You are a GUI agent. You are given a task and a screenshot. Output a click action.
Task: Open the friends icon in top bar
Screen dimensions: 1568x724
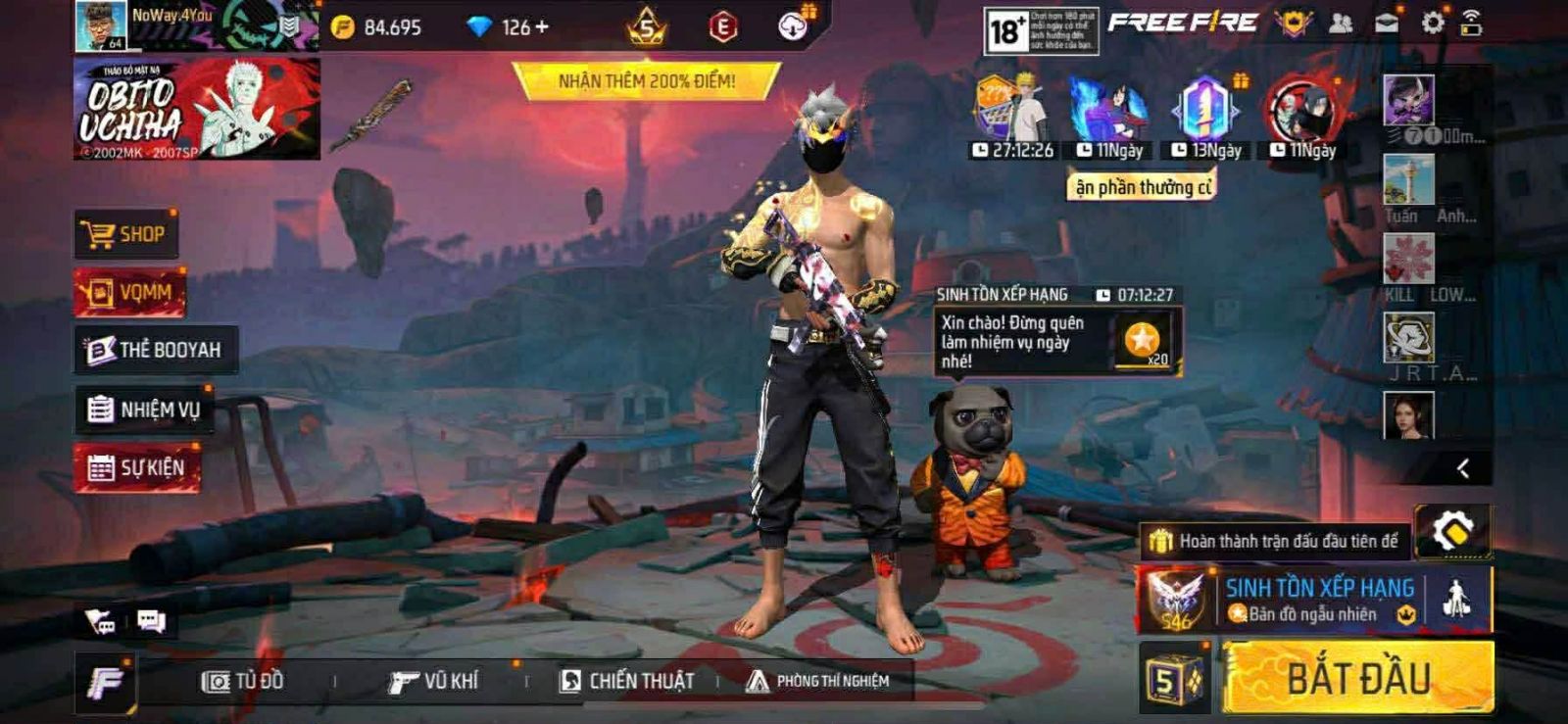click(x=1340, y=24)
